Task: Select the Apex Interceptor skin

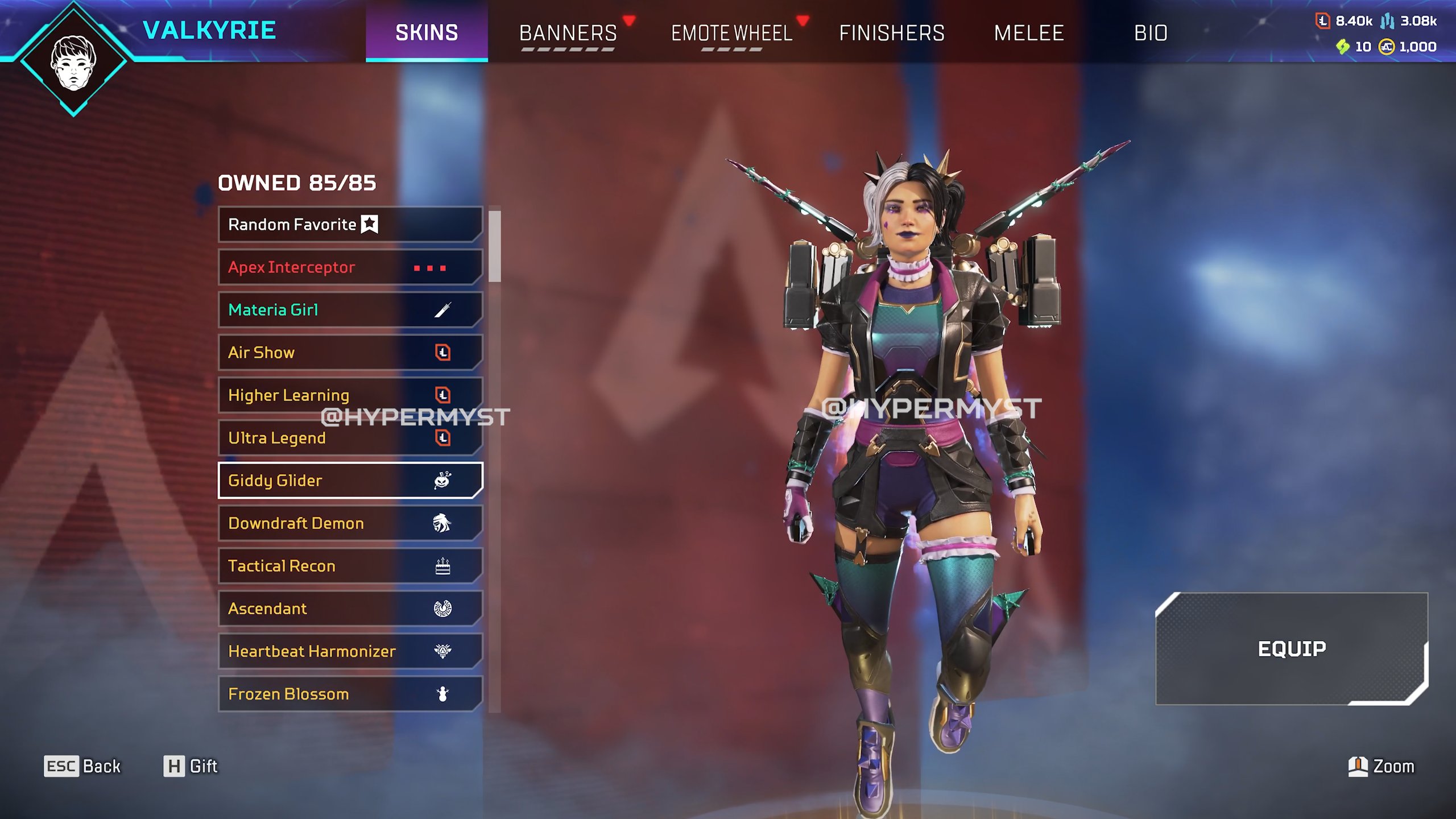Action: tap(350, 267)
